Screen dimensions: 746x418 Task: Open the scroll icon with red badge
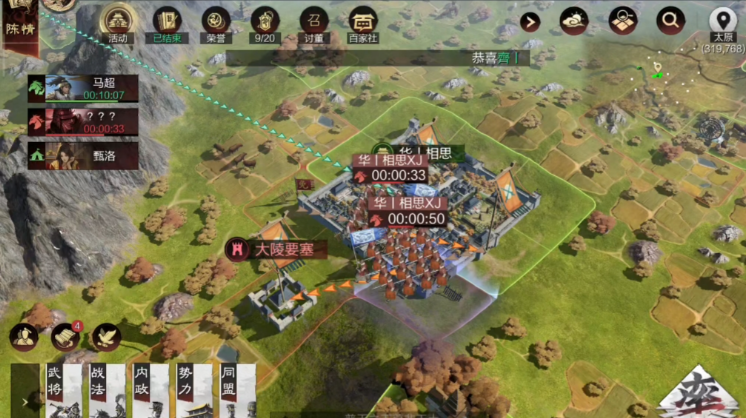pyautogui.click(x=66, y=336)
